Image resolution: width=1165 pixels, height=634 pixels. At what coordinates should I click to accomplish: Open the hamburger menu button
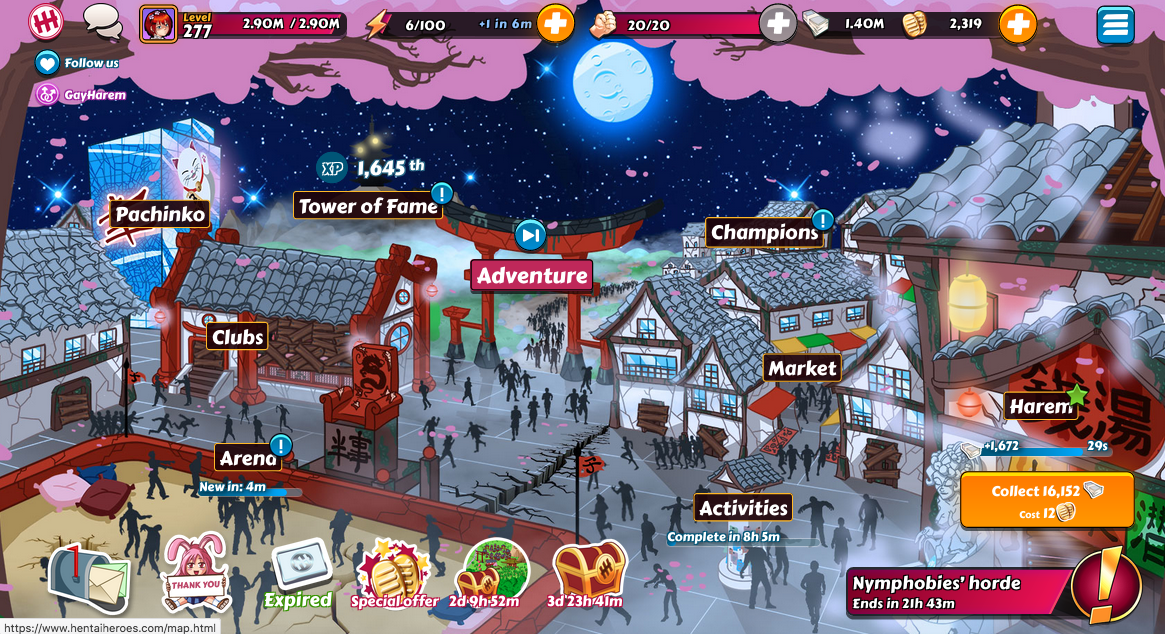1115,24
